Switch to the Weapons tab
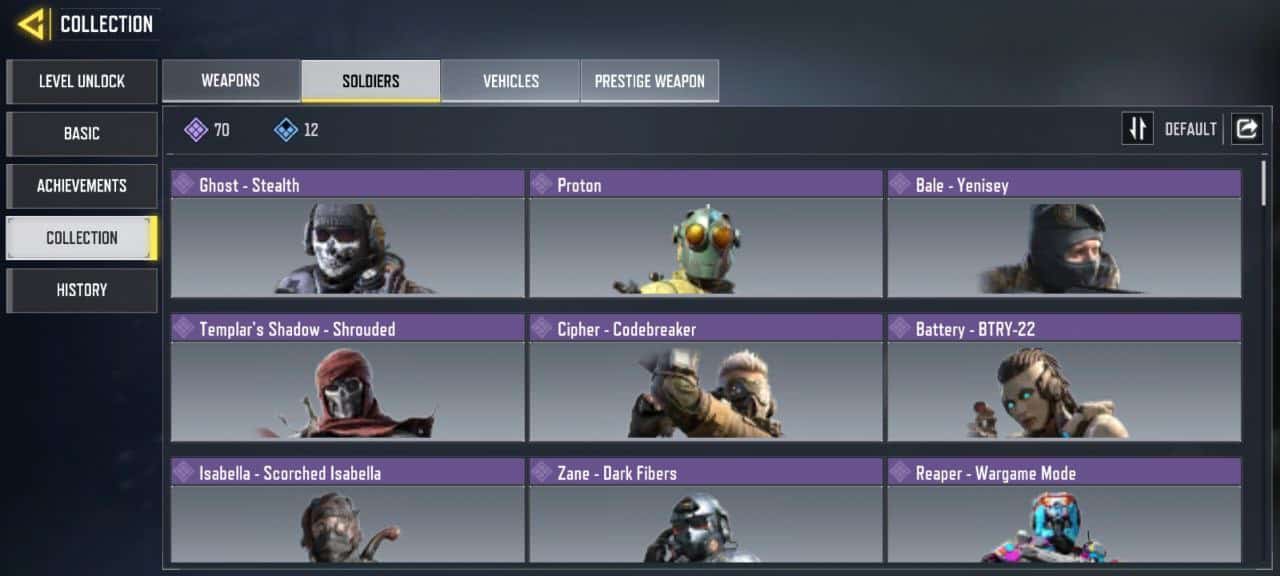This screenshot has width=1280, height=576. [231, 81]
